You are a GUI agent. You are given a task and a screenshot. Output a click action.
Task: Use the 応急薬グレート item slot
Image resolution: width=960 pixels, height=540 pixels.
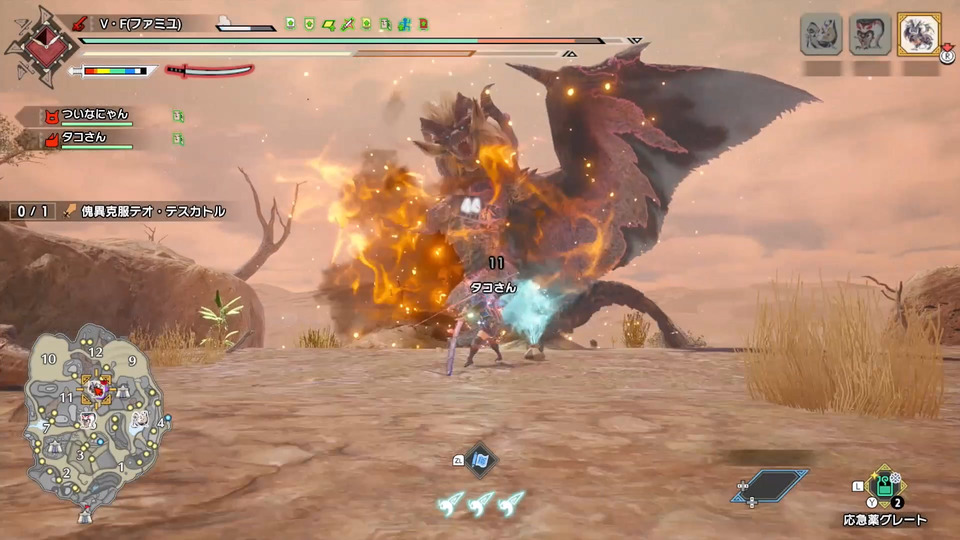tap(885, 487)
